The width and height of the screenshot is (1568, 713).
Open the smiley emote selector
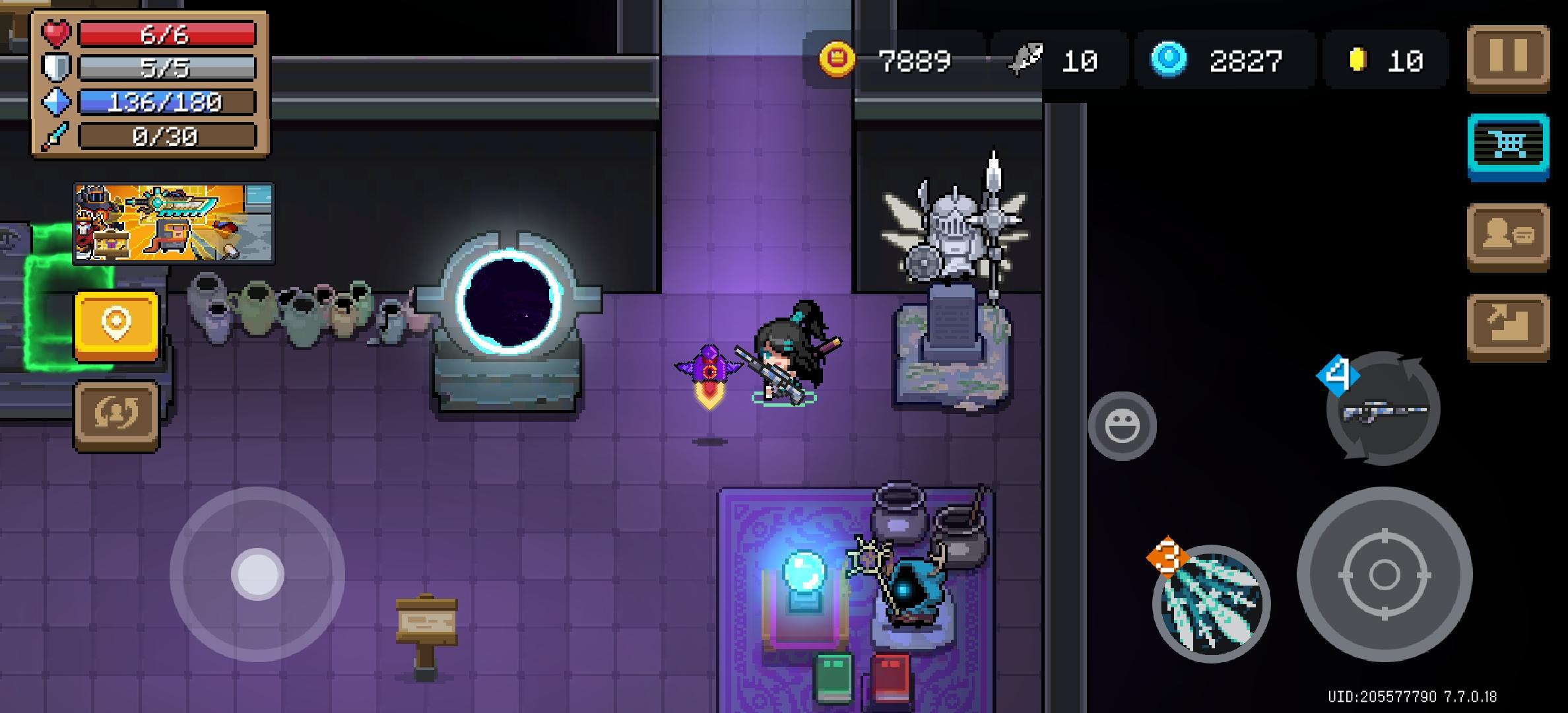coord(1122,426)
